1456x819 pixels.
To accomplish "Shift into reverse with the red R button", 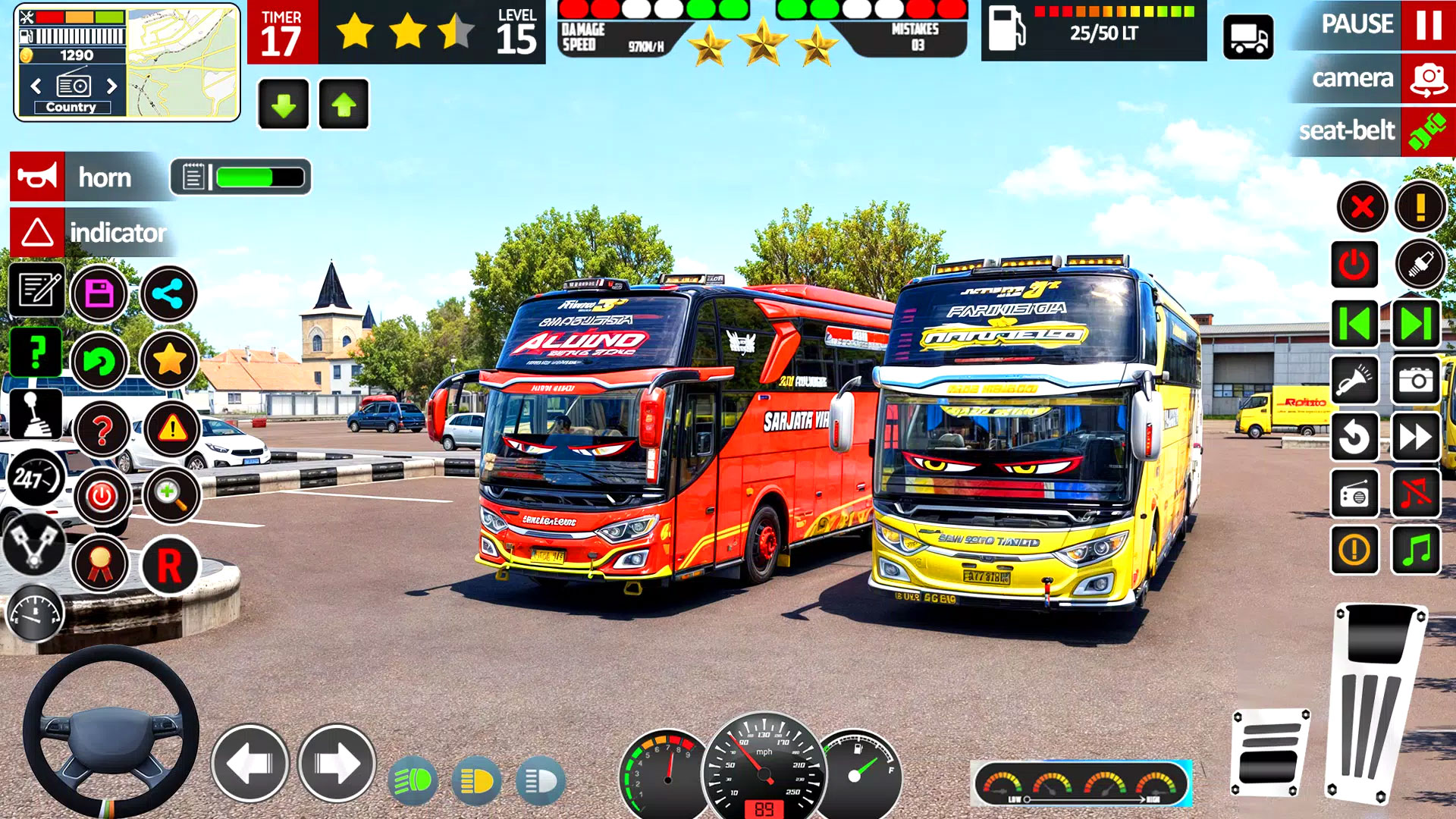I will [169, 566].
